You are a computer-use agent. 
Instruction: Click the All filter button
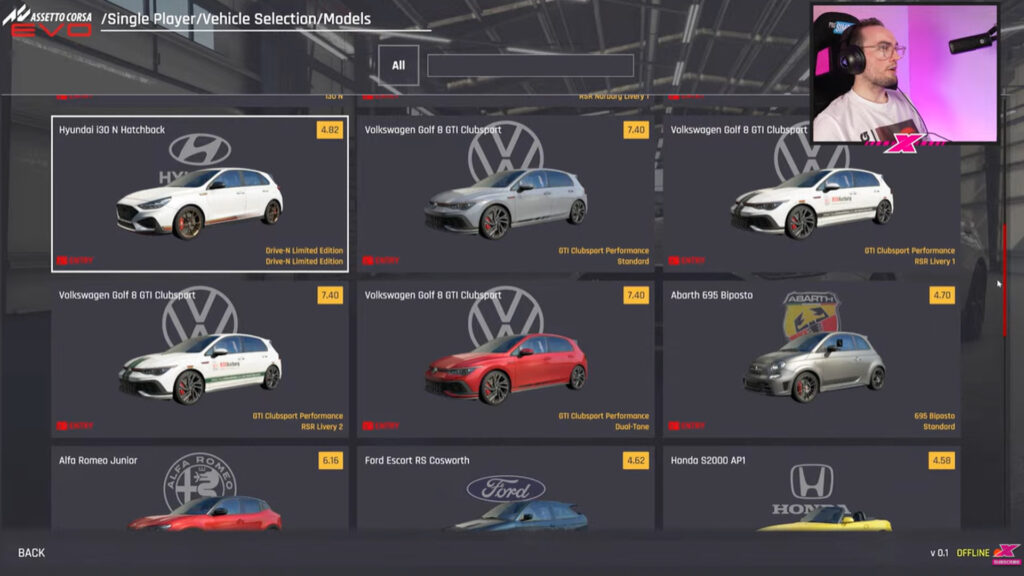pos(398,66)
